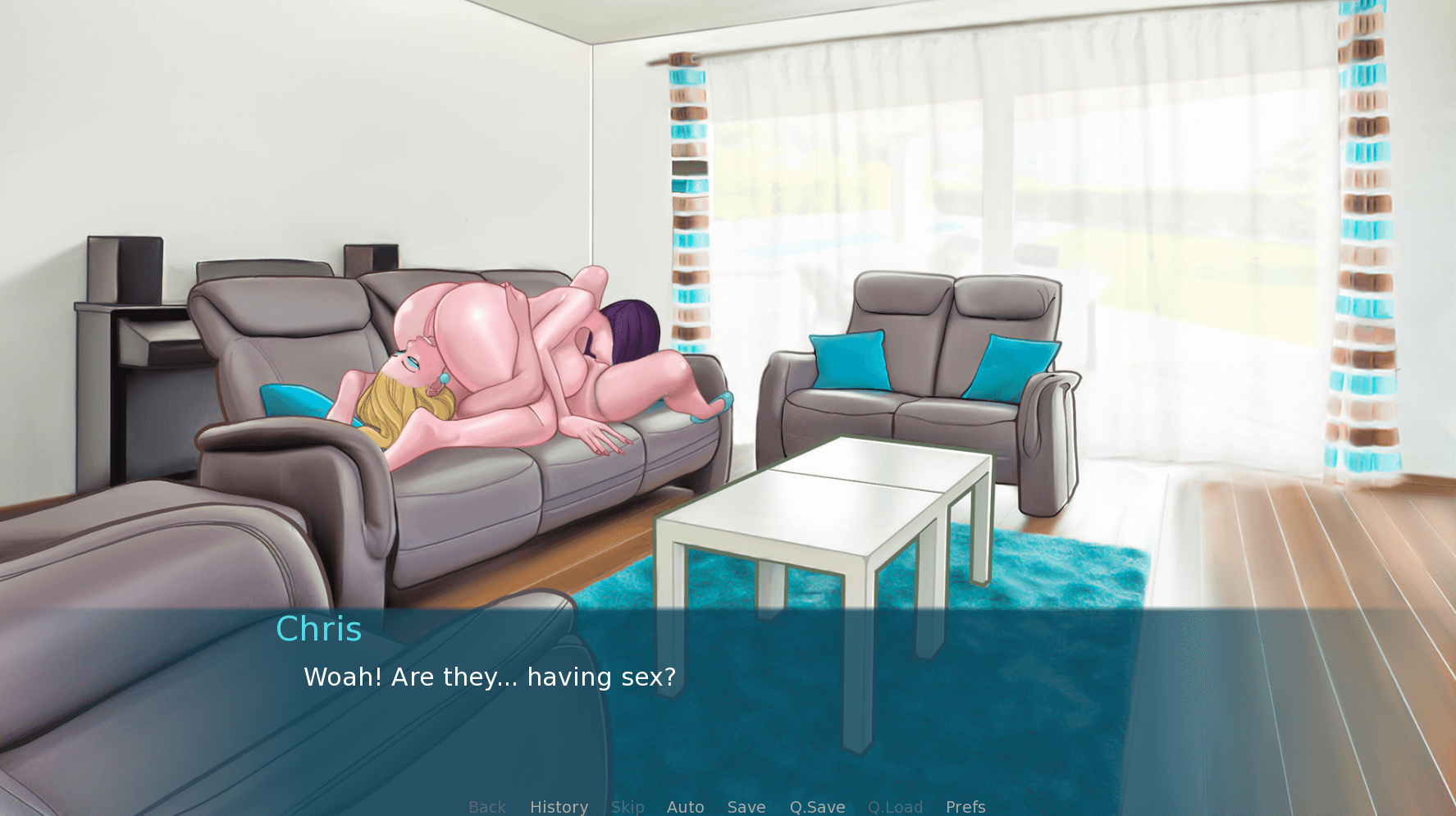Image resolution: width=1456 pixels, height=816 pixels.
Task: Enable Auto advance mode
Action: 685,807
